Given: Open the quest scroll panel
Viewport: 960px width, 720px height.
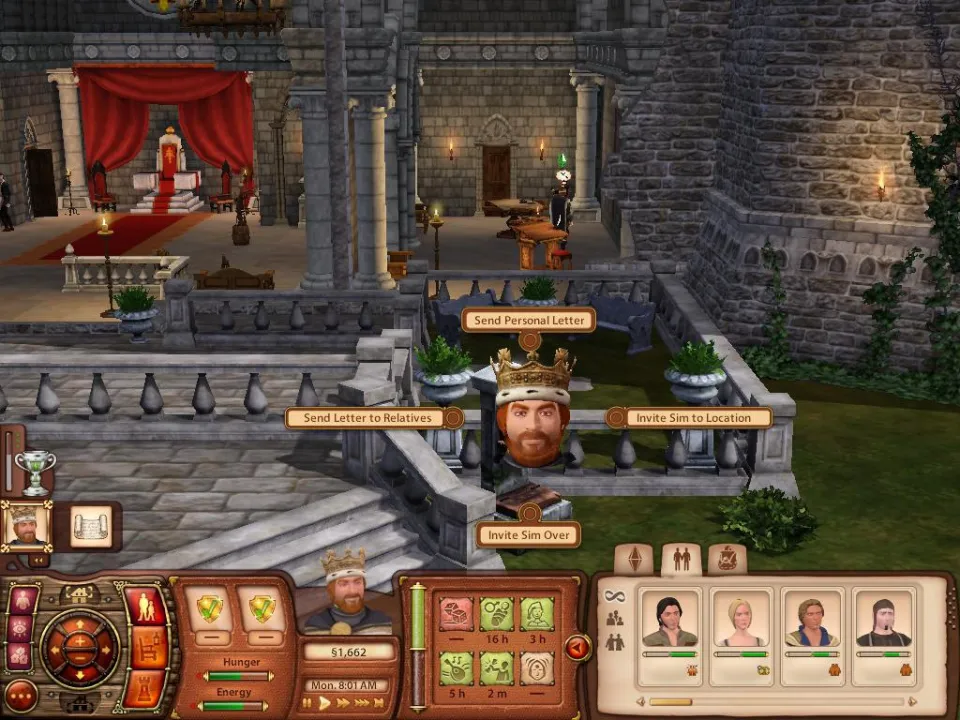Looking at the screenshot, I should click(x=91, y=526).
